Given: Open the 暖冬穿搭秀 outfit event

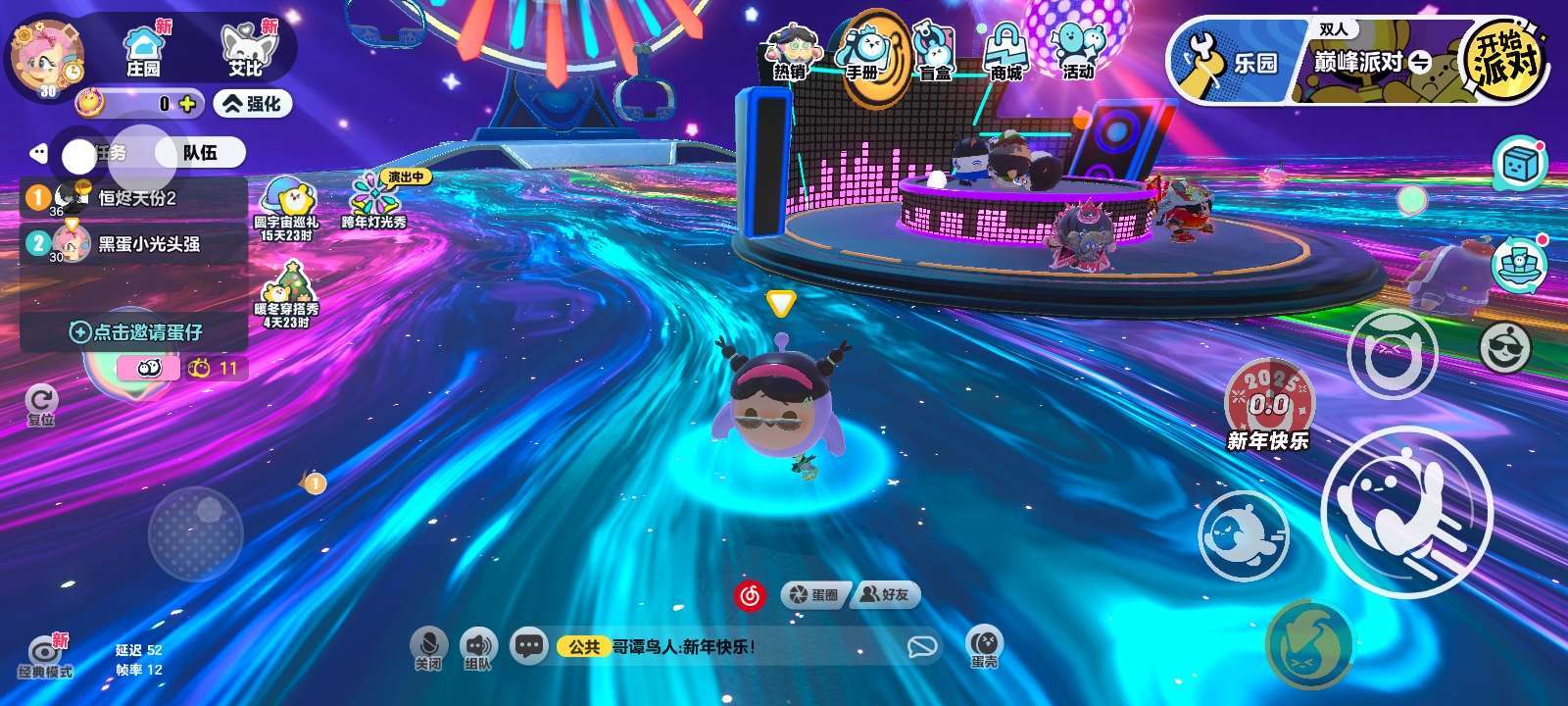Looking at the screenshot, I should pos(286,293).
